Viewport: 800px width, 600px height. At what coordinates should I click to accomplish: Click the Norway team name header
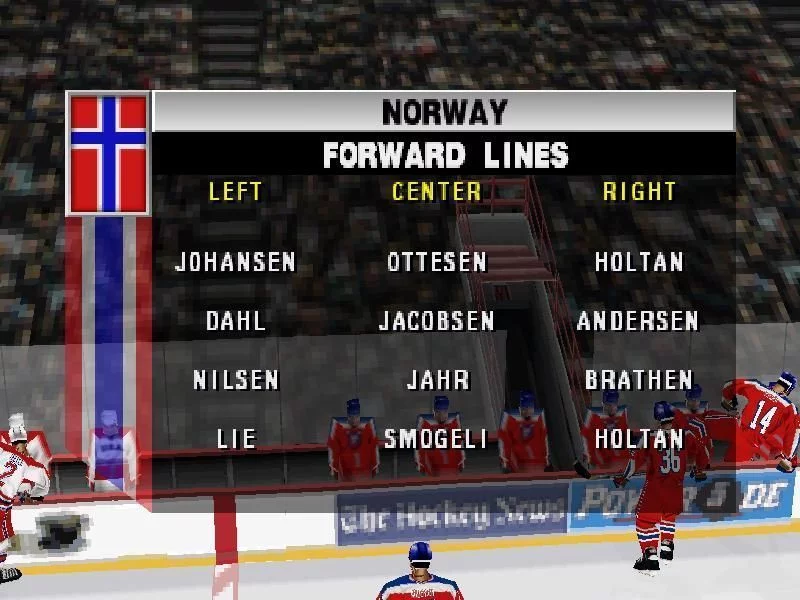pyautogui.click(x=444, y=112)
